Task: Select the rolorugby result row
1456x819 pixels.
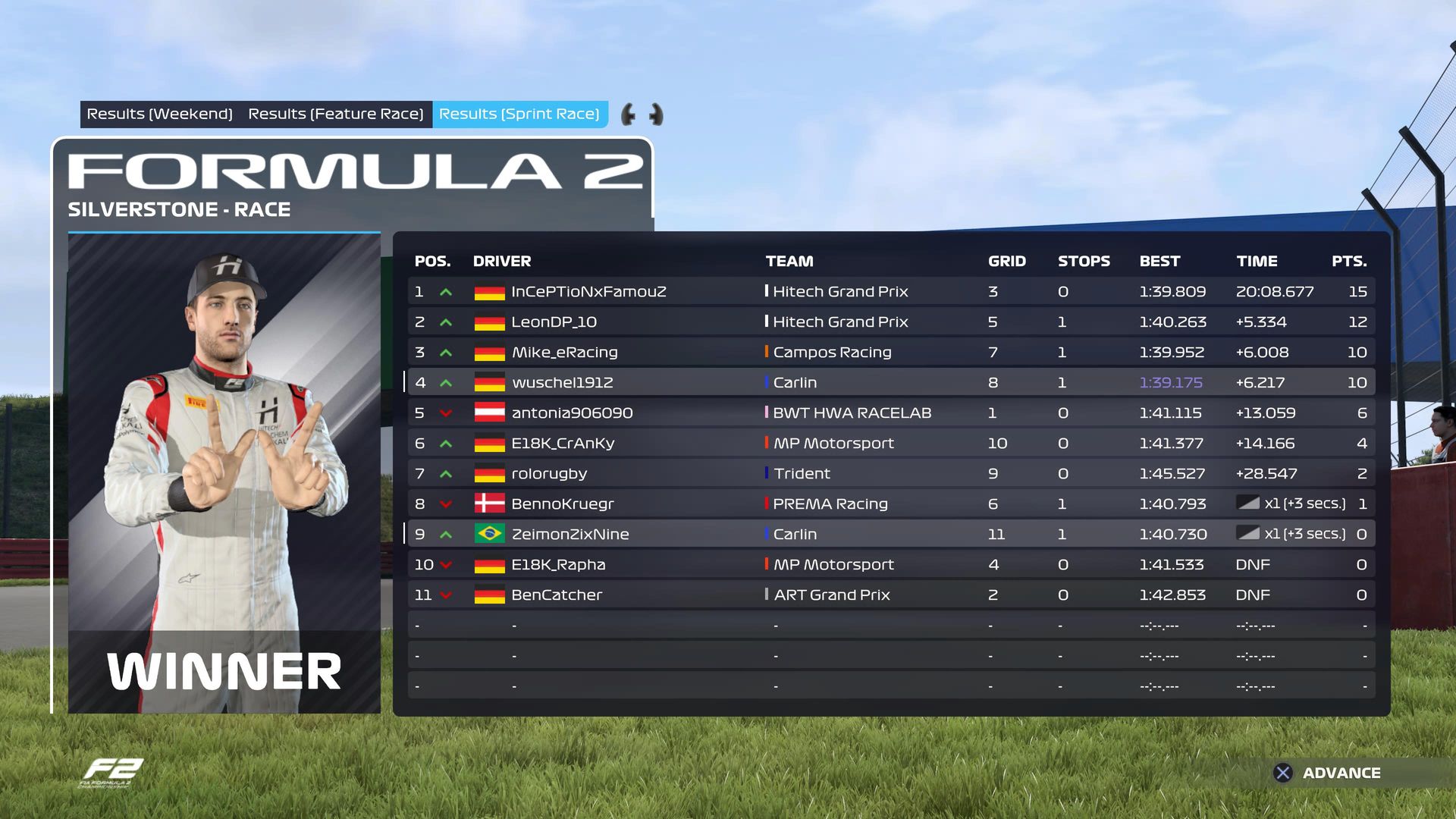Action: pyautogui.click(x=890, y=473)
